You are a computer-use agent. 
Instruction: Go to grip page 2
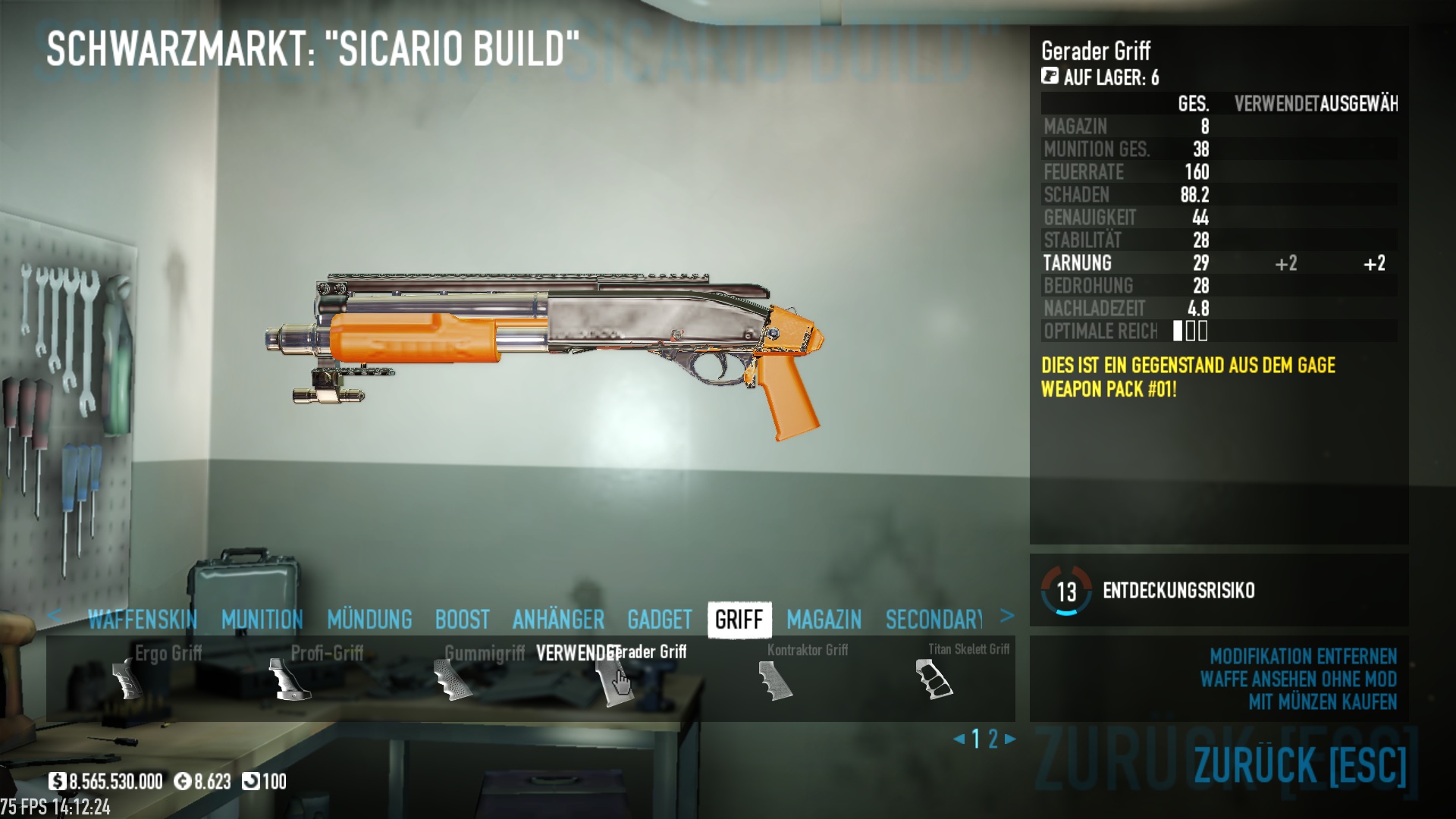(993, 739)
